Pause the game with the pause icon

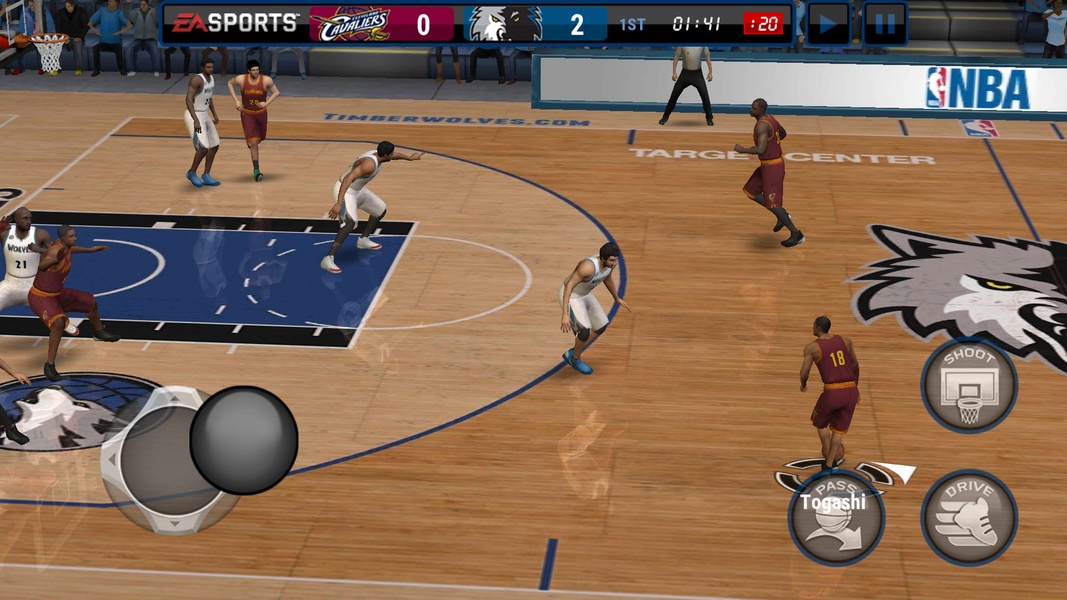click(x=885, y=23)
